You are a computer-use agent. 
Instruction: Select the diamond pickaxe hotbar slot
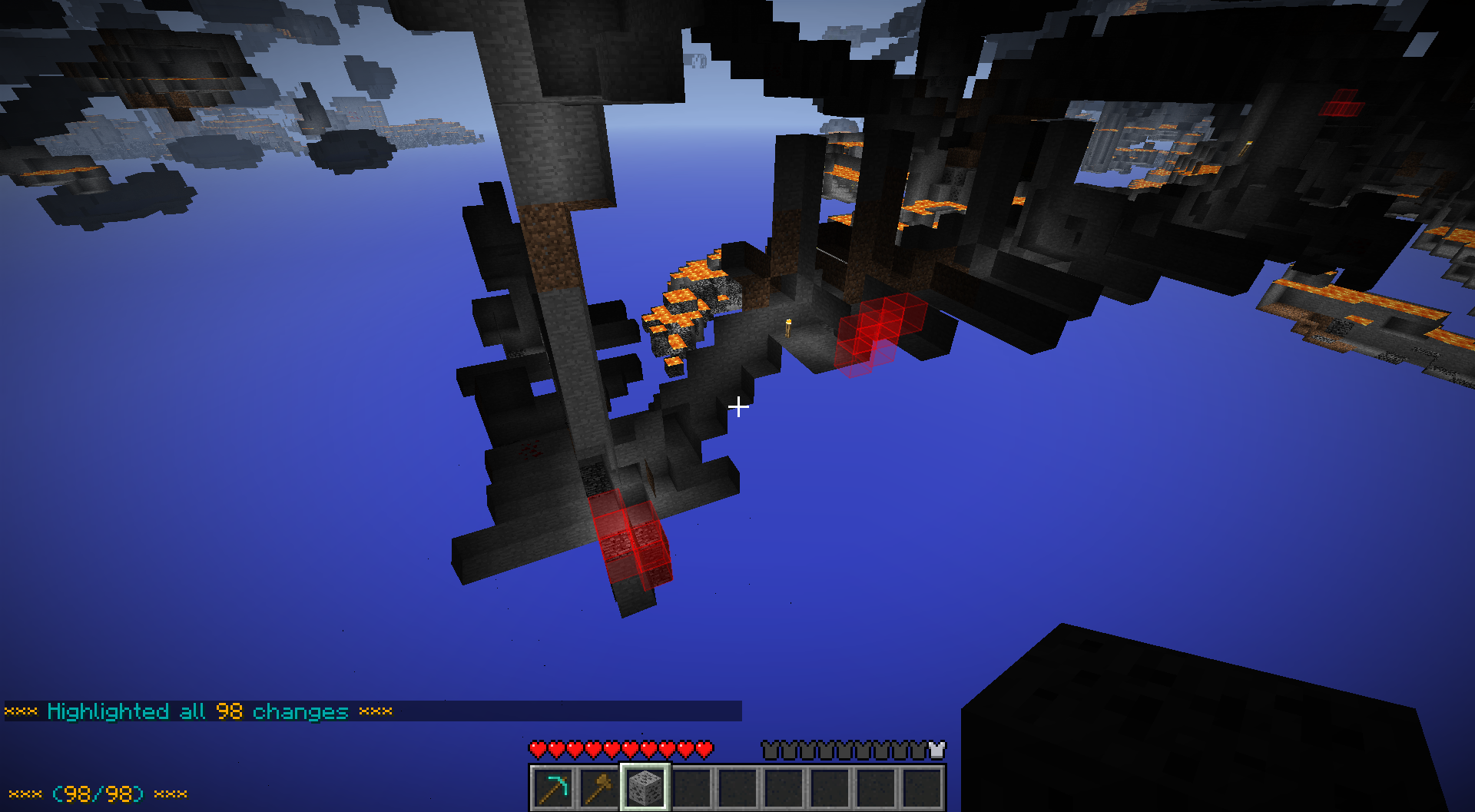tap(553, 788)
